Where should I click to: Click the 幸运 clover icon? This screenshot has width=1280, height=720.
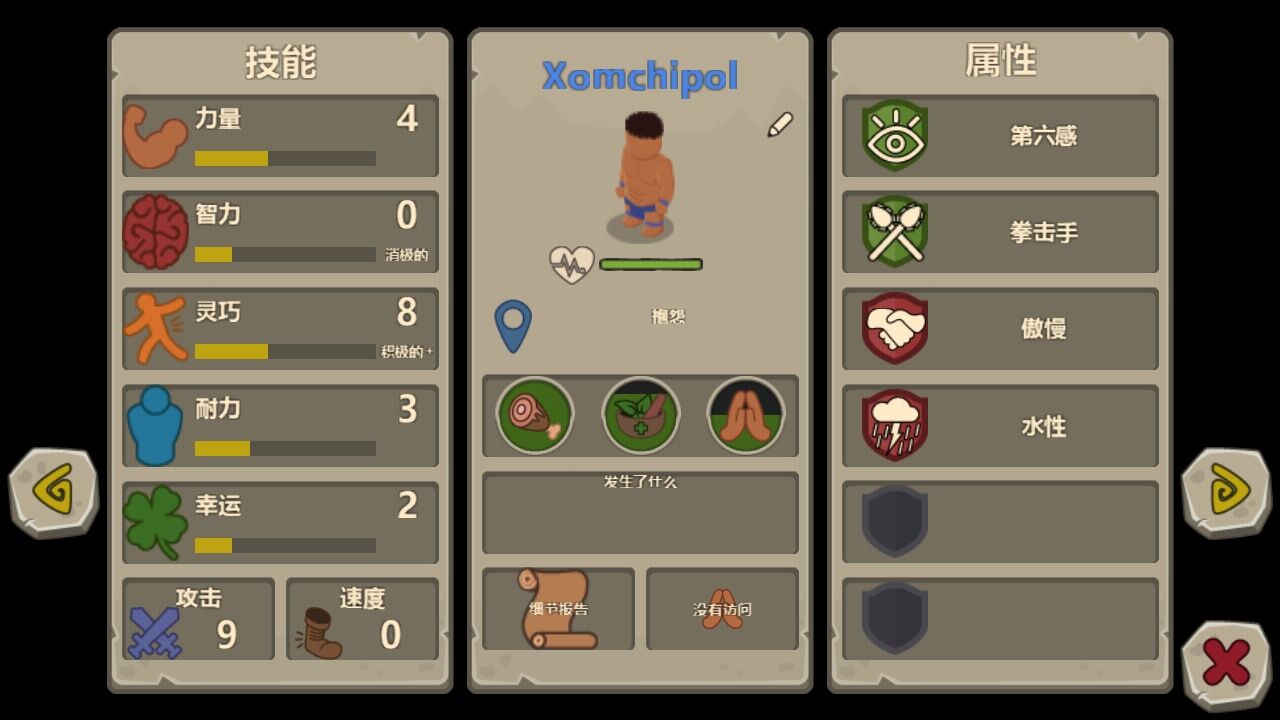(158, 523)
